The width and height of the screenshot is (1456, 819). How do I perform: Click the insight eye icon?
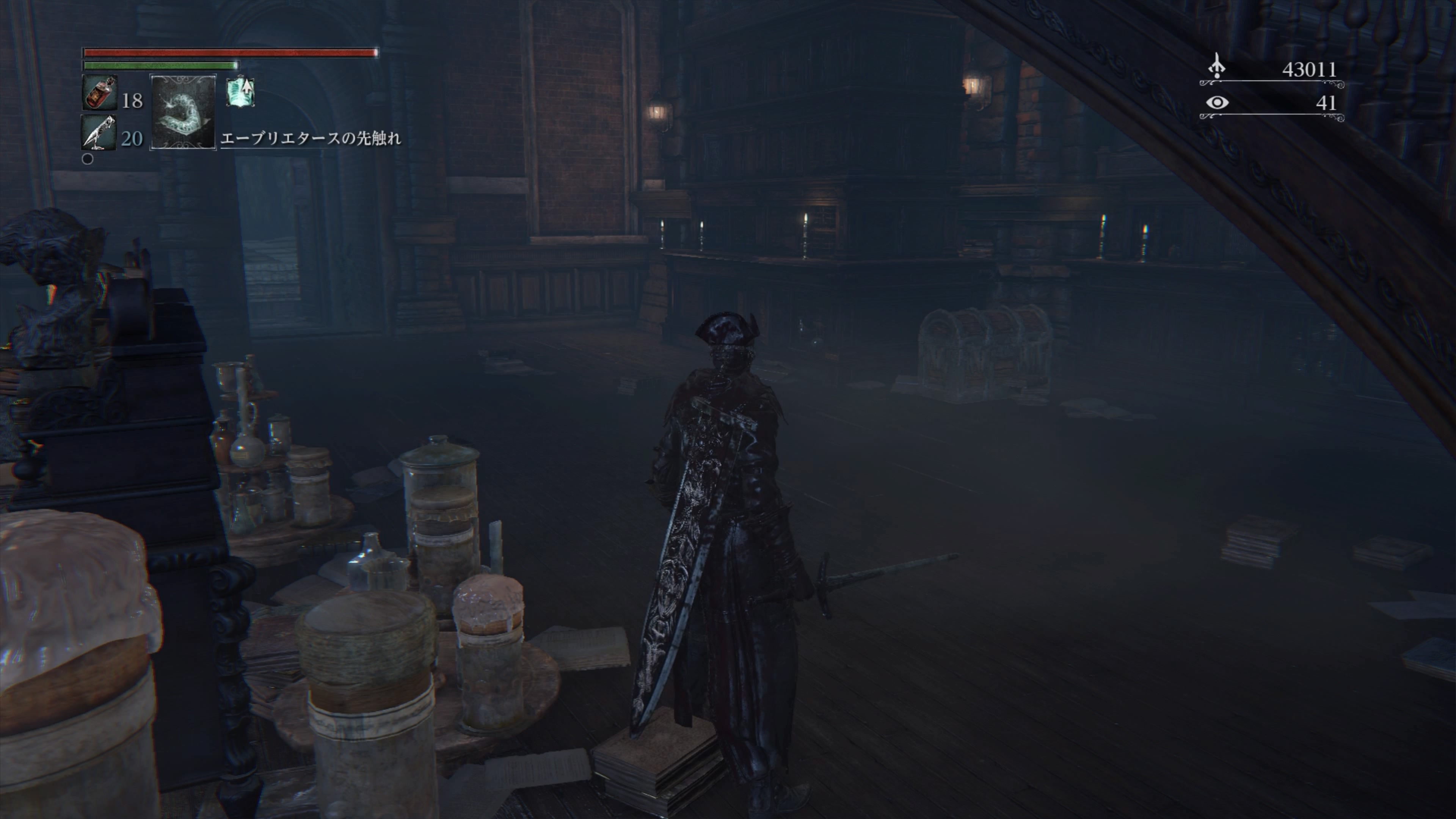[x=1217, y=103]
